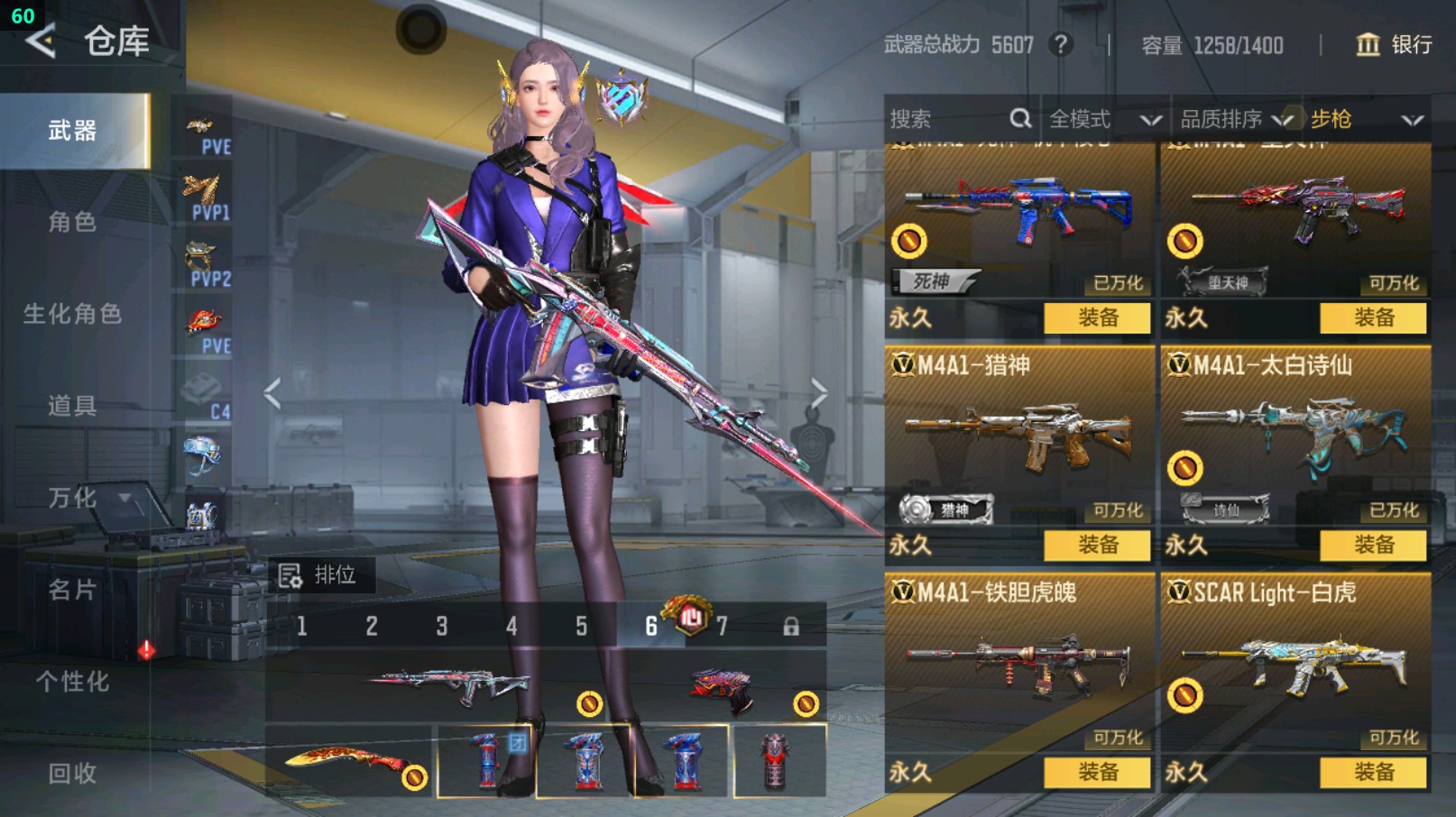The image size is (1456, 817).
Task: Show the weapon power help question mark
Action: (x=1061, y=45)
